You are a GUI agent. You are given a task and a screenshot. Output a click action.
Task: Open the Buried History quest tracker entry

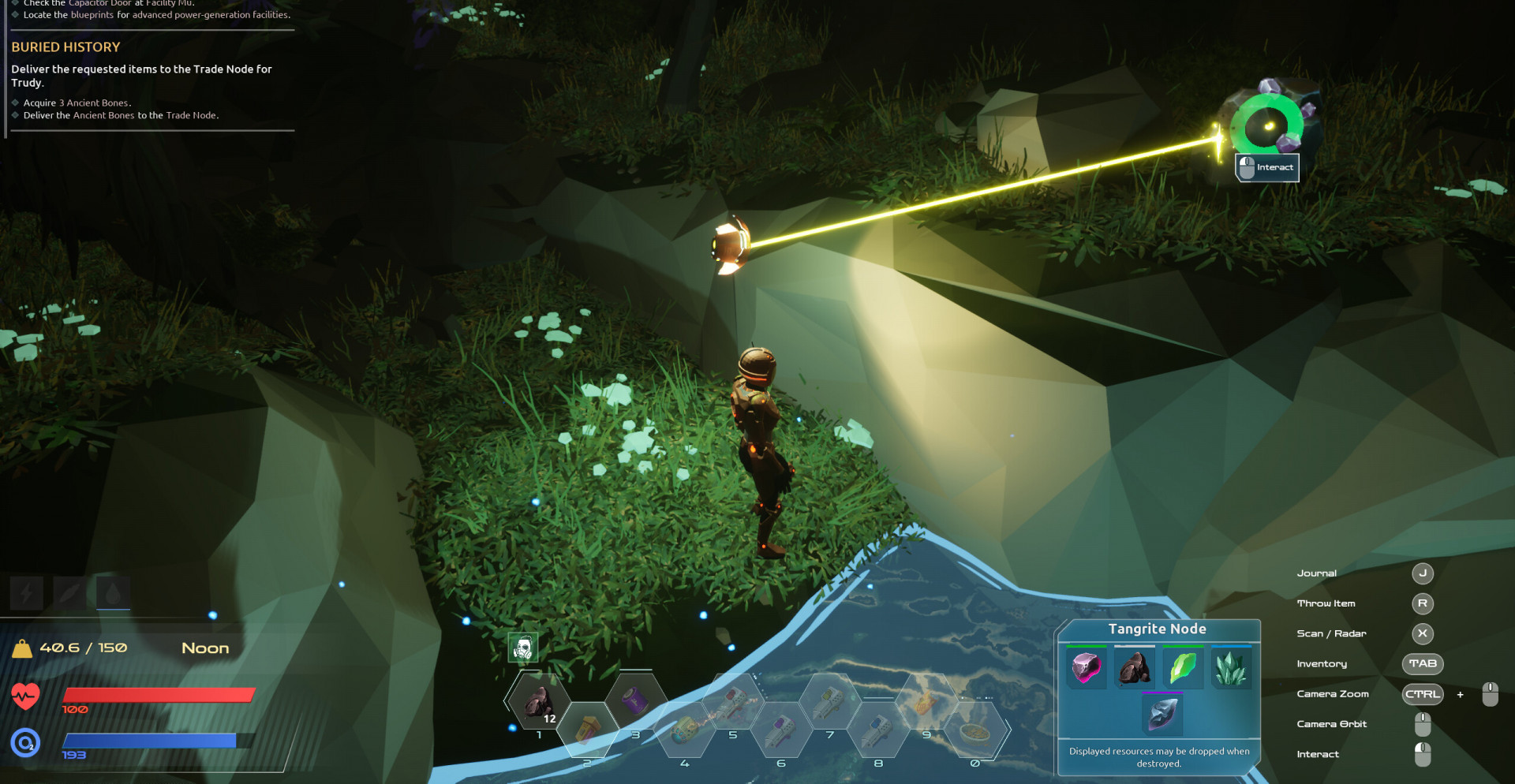point(65,47)
